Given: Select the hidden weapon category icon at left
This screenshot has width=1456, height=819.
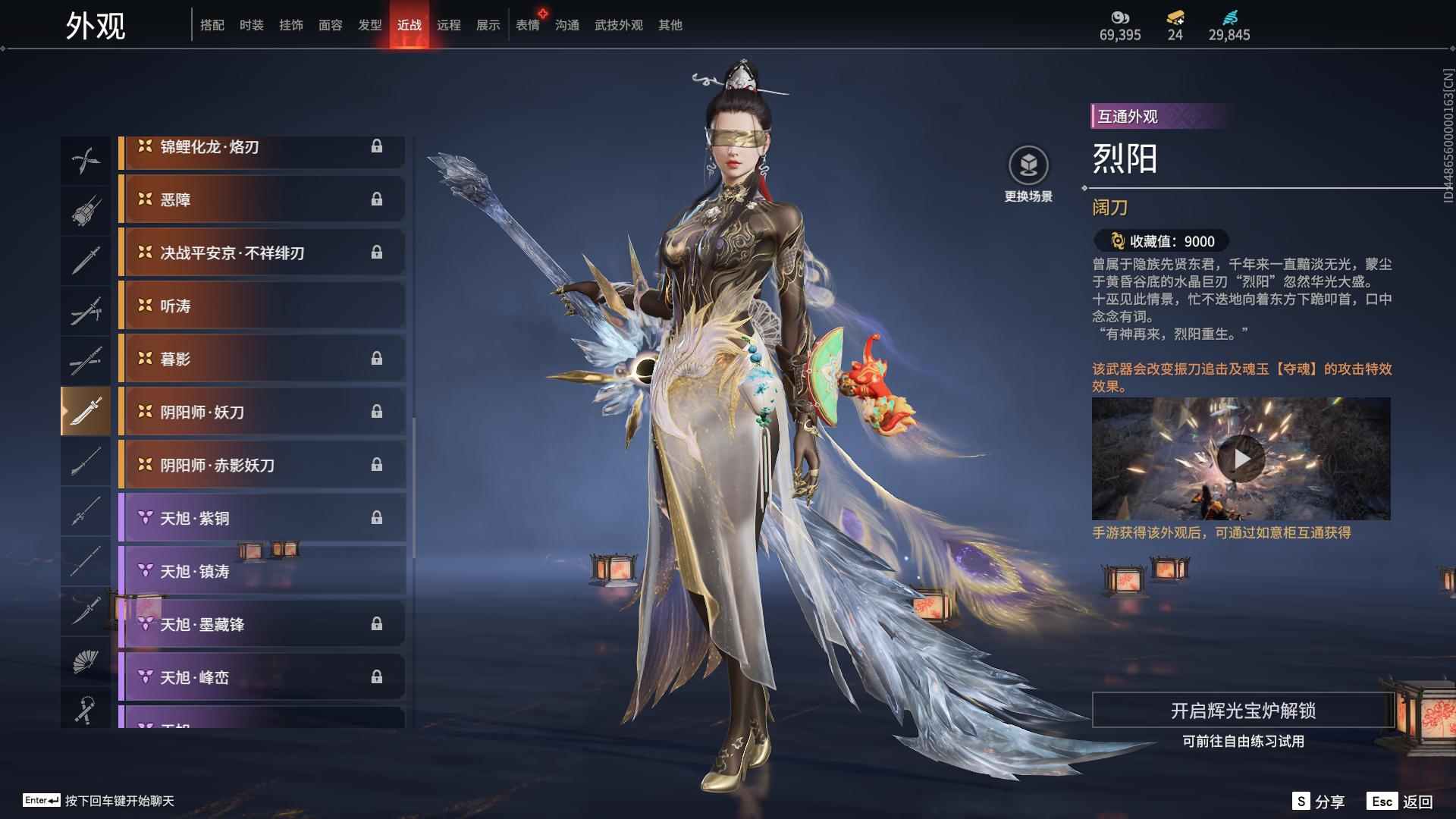Looking at the screenshot, I should point(86,210).
